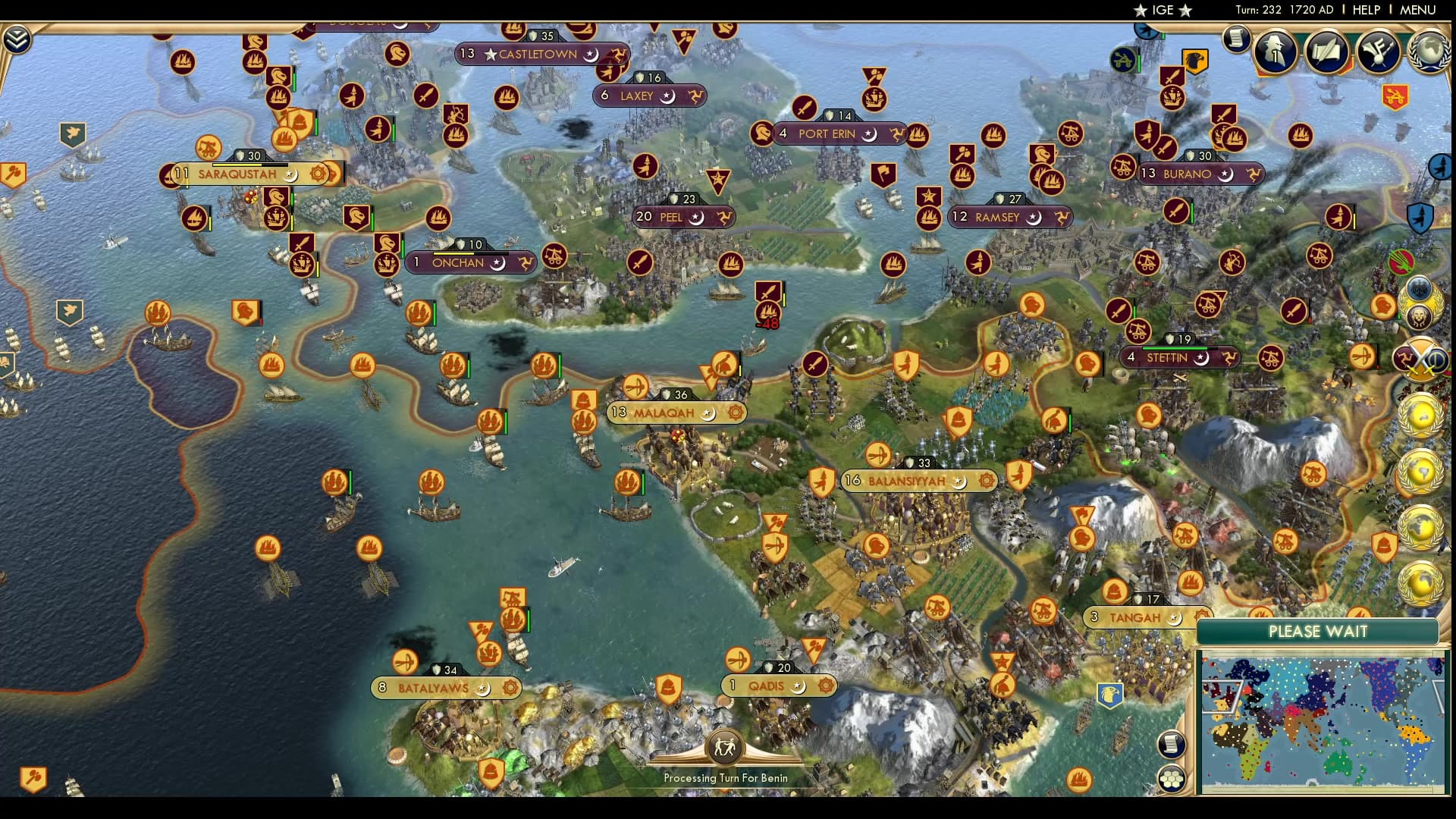1456x819 pixels.
Task: Toggle strategic view with the hex-grid icon
Action: click(1172, 779)
